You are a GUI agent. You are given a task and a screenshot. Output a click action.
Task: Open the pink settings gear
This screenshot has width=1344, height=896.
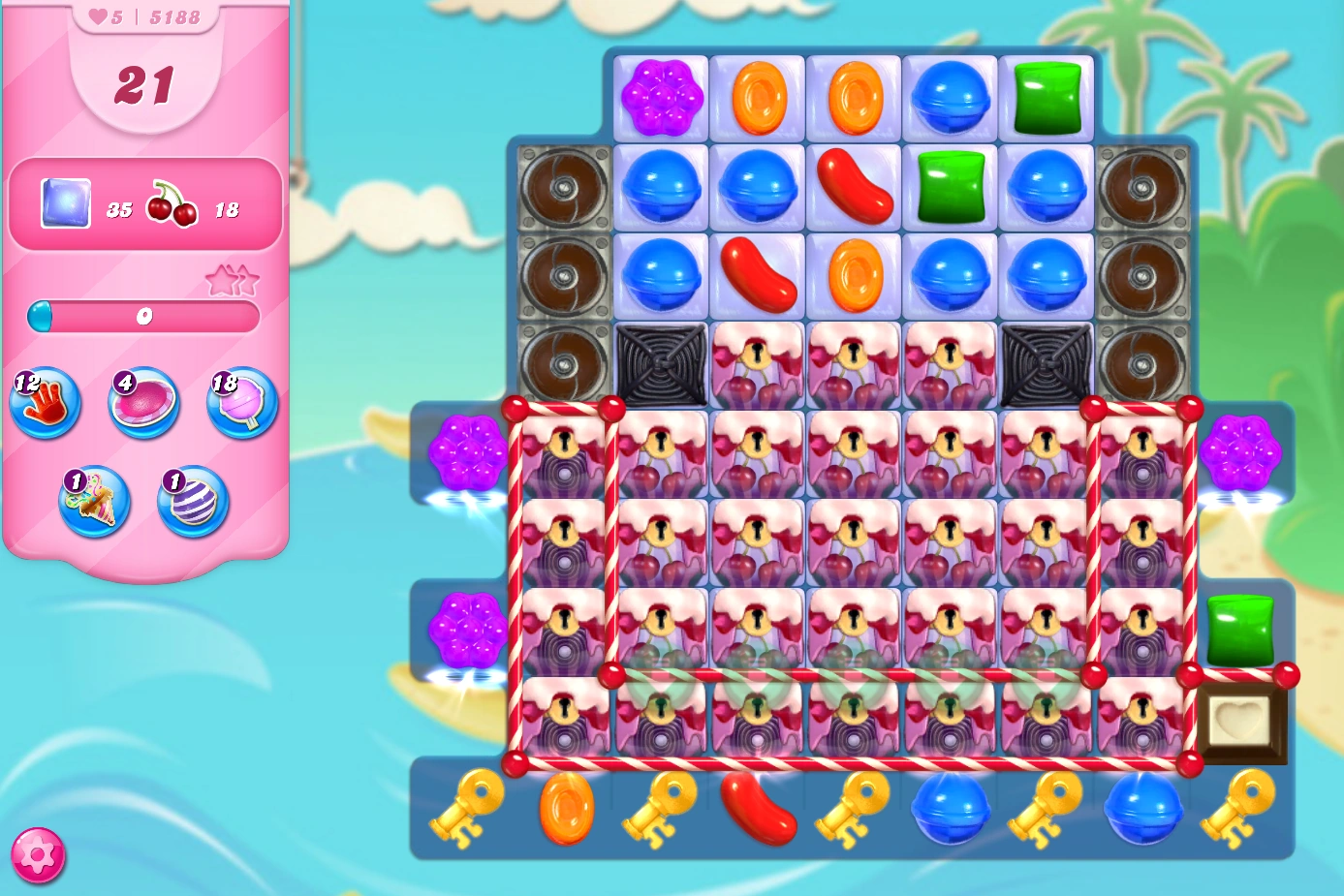click(x=39, y=854)
